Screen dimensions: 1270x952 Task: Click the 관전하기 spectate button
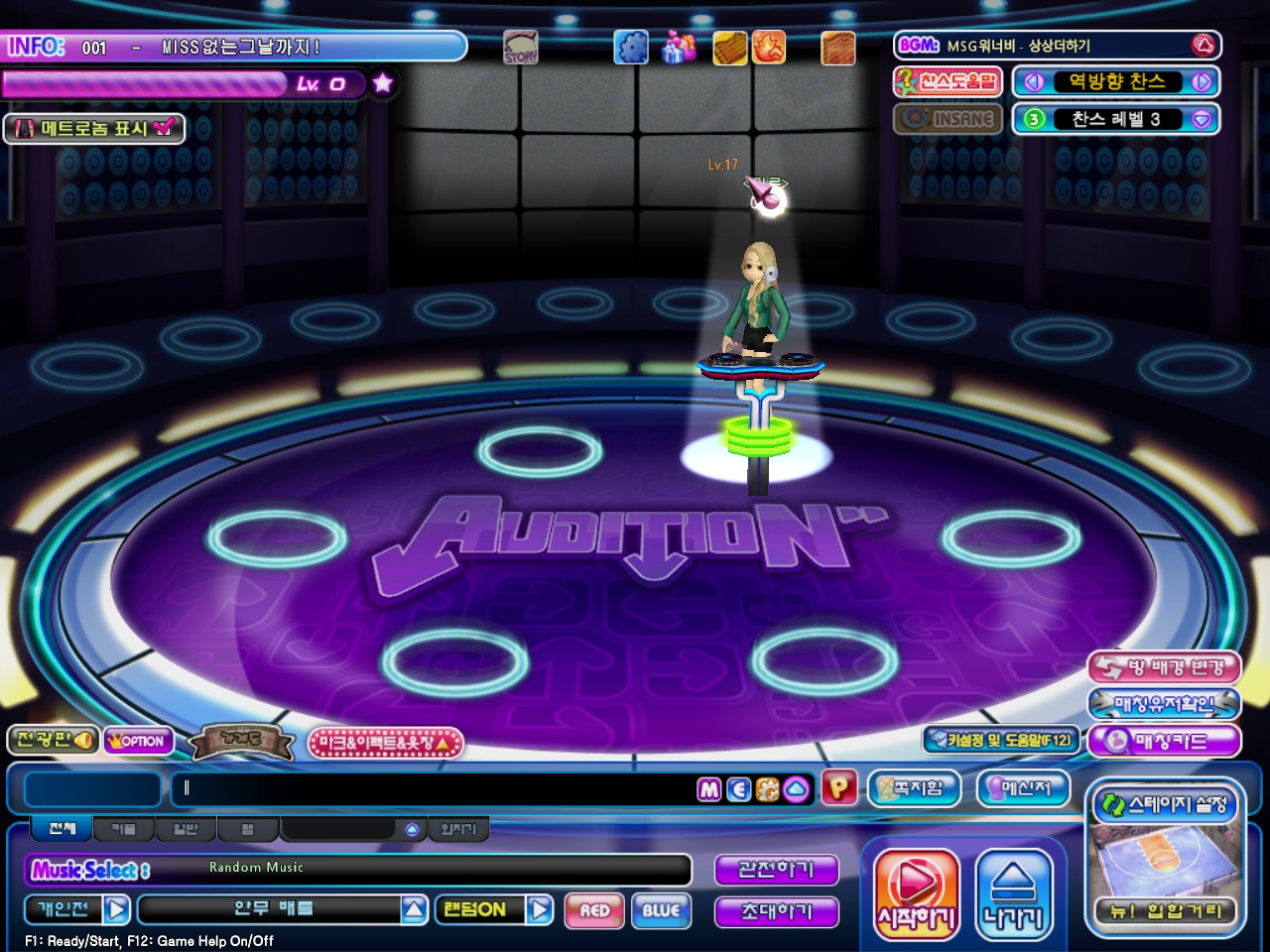coord(776,870)
